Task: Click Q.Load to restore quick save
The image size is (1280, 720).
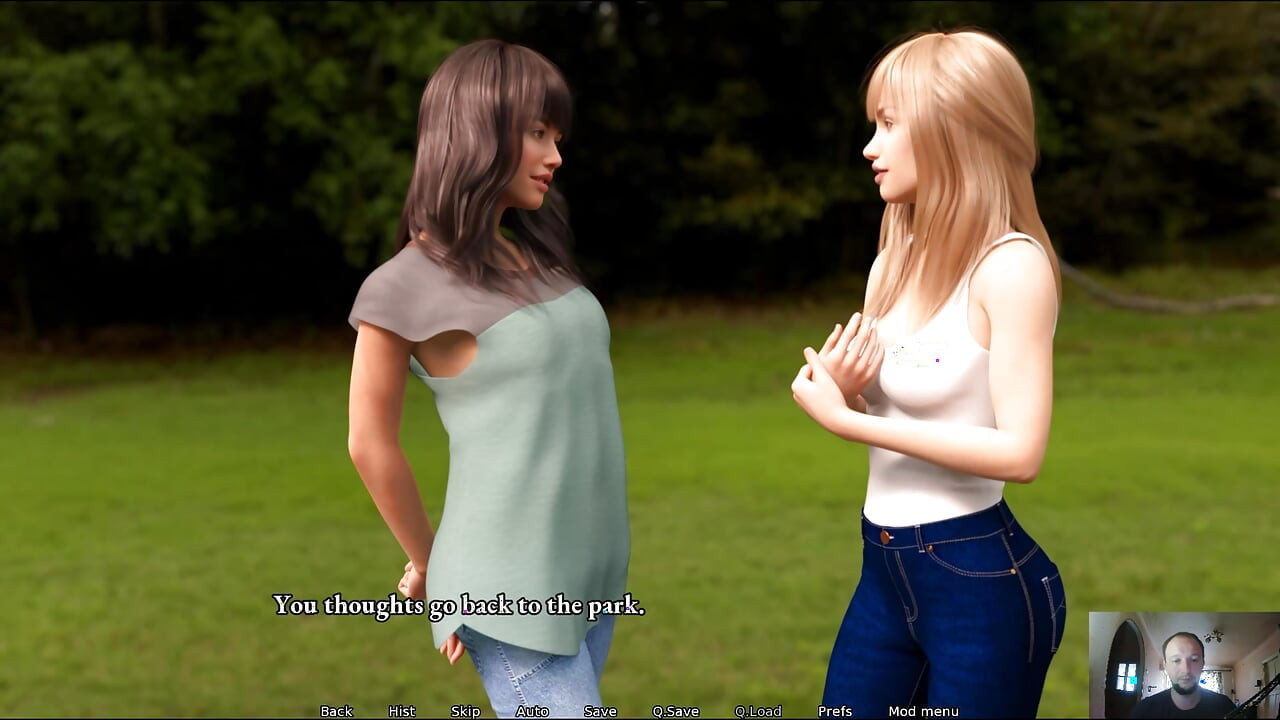Action: coord(758,711)
